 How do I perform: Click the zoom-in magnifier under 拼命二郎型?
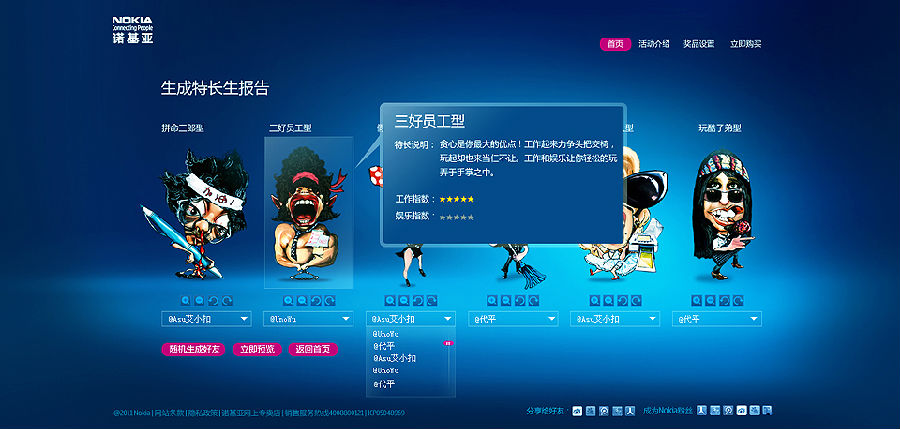pos(186,300)
